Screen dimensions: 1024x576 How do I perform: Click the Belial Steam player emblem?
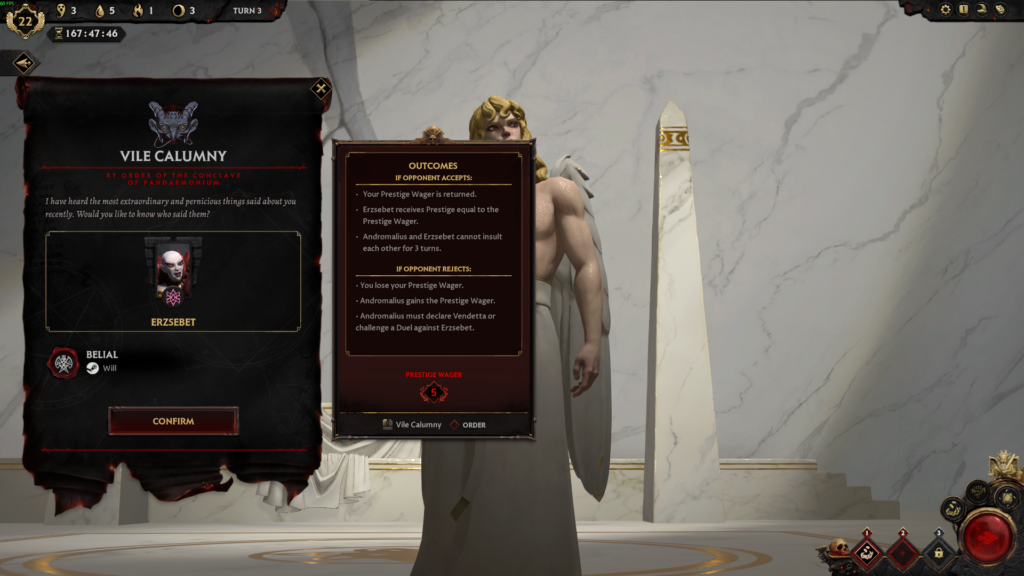pos(65,361)
